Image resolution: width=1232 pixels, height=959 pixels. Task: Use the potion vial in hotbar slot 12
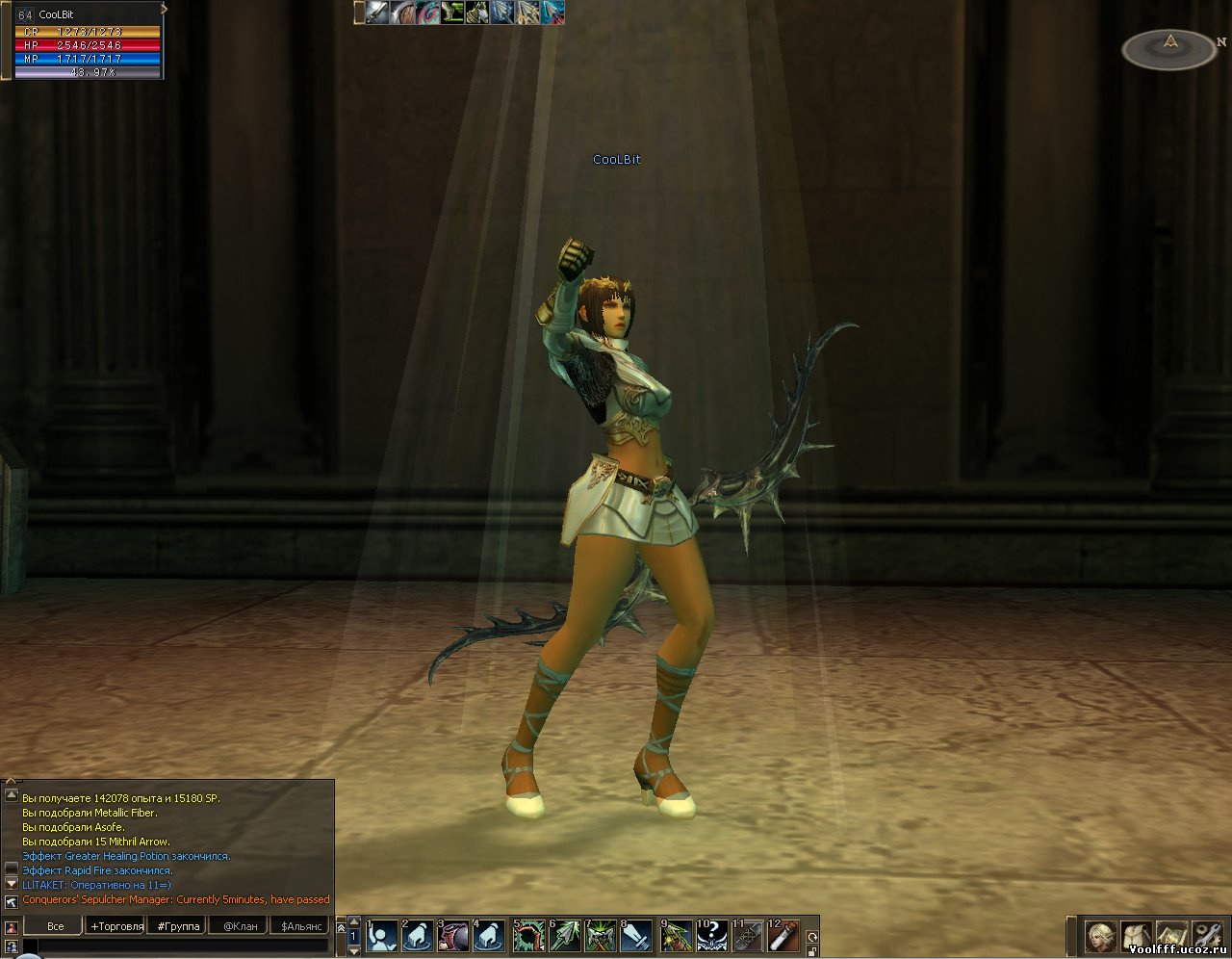point(783,936)
